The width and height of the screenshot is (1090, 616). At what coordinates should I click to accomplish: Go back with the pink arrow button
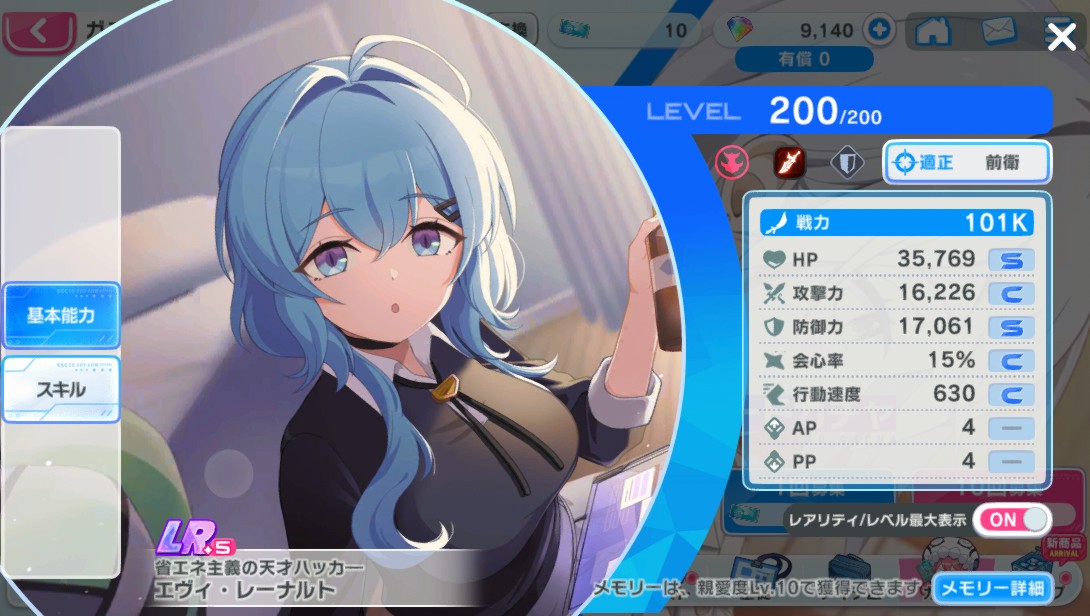pos(39,31)
